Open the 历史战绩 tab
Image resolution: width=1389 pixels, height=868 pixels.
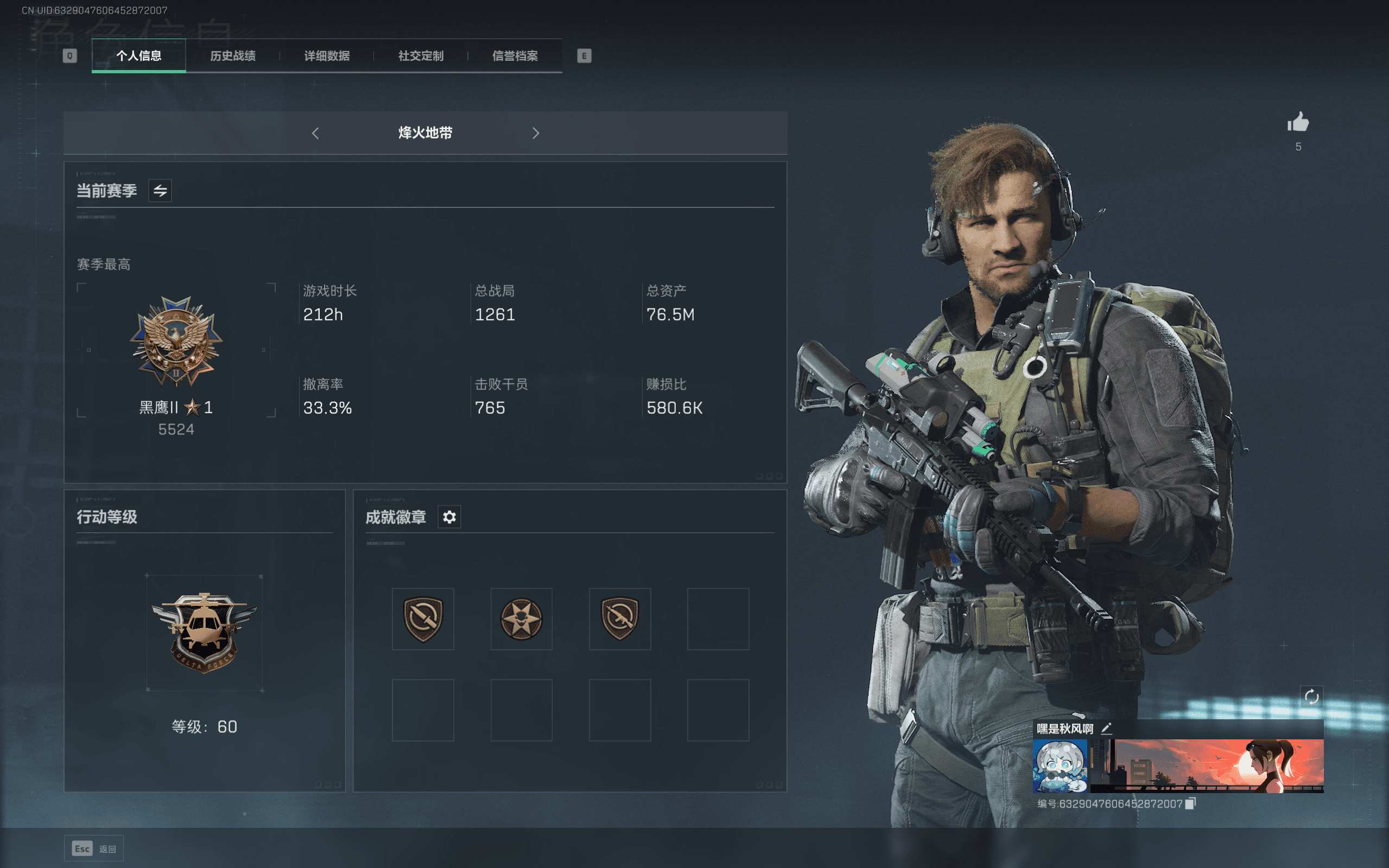pyautogui.click(x=232, y=56)
